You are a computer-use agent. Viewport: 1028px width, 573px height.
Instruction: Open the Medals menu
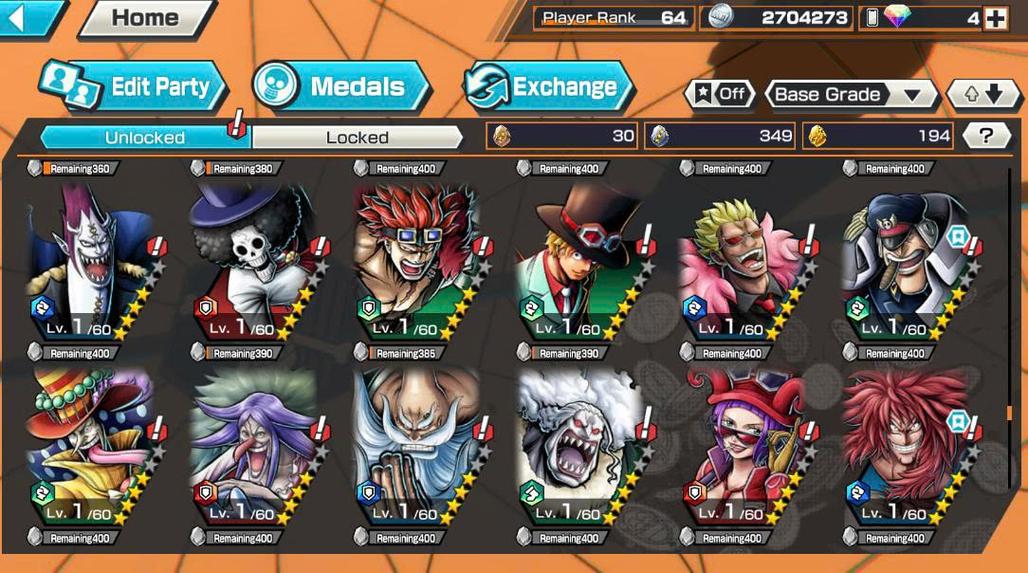coord(341,87)
